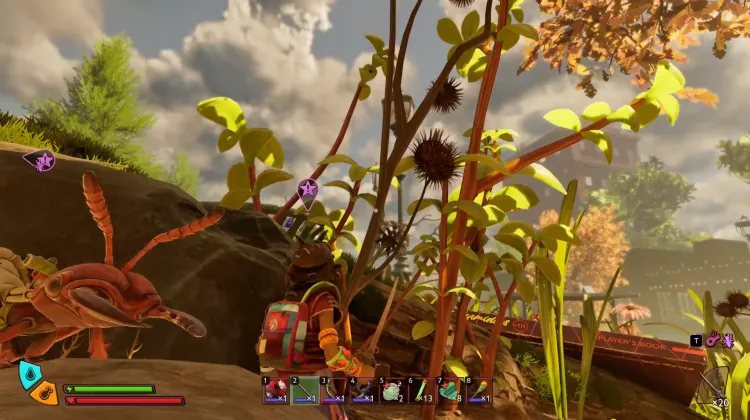Choose the purple-tipped item in hotbar slot 4
Viewport: 750px width, 420px height.
363,390
